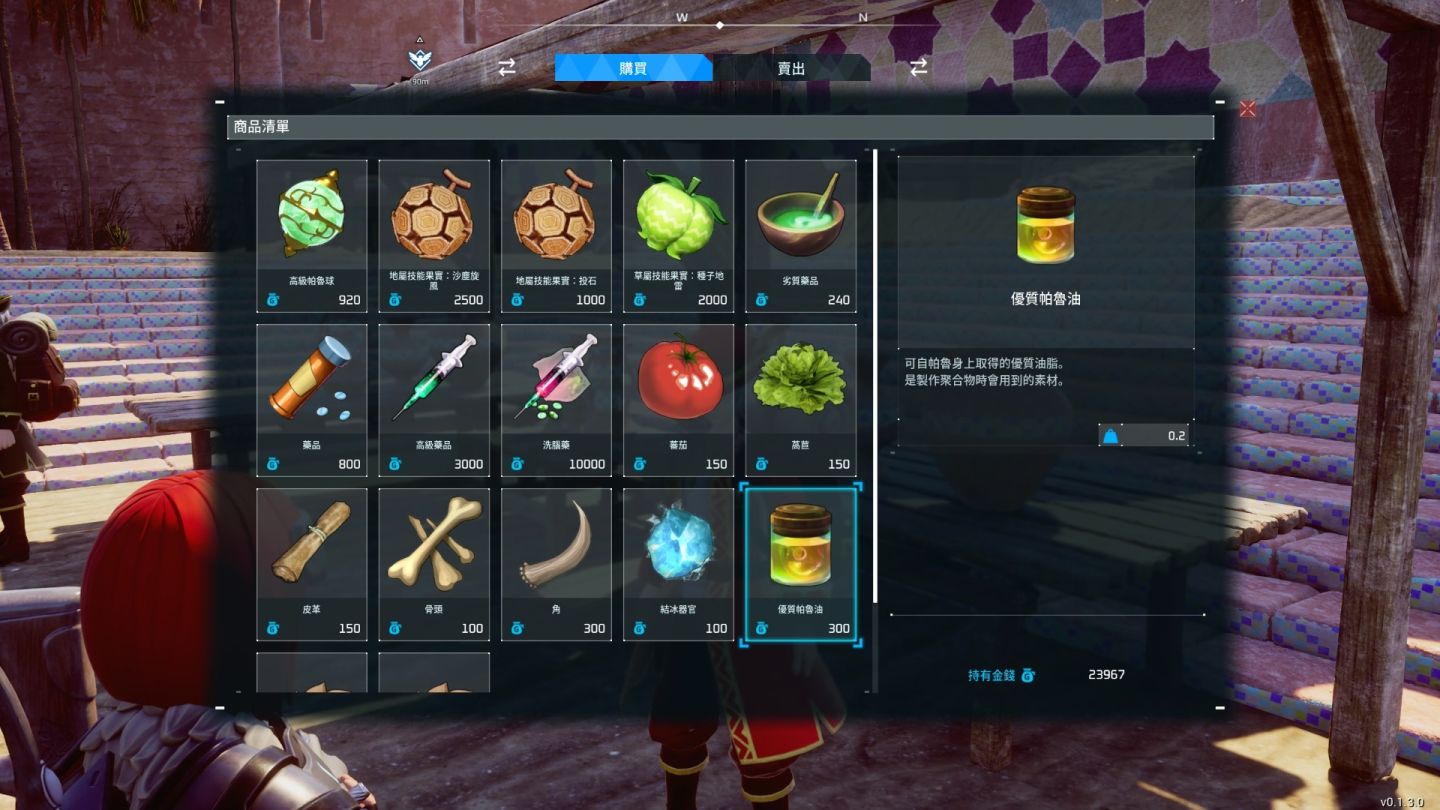This screenshot has height=810, width=1440.
Task: Click the swap arrows icon left of the Buy tab
Action: pyautogui.click(x=506, y=67)
